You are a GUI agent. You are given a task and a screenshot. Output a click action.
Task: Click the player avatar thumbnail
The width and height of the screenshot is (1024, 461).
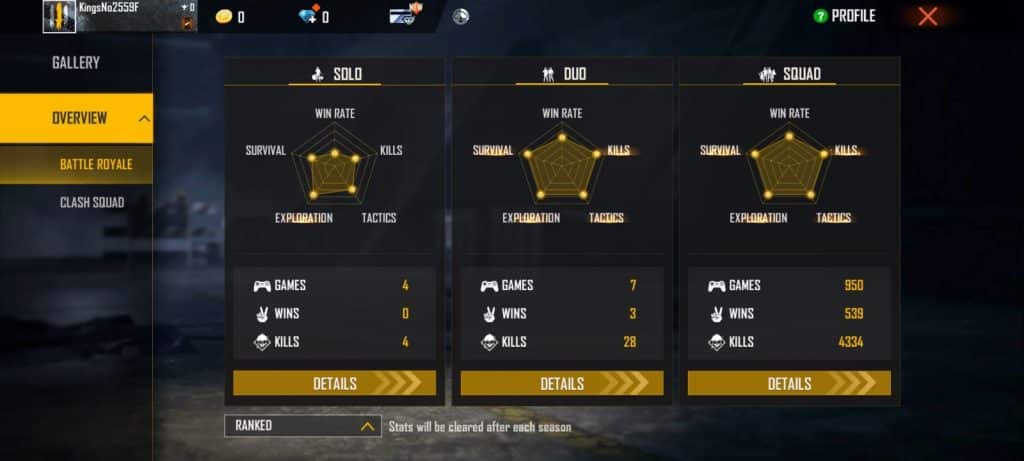pos(59,16)
